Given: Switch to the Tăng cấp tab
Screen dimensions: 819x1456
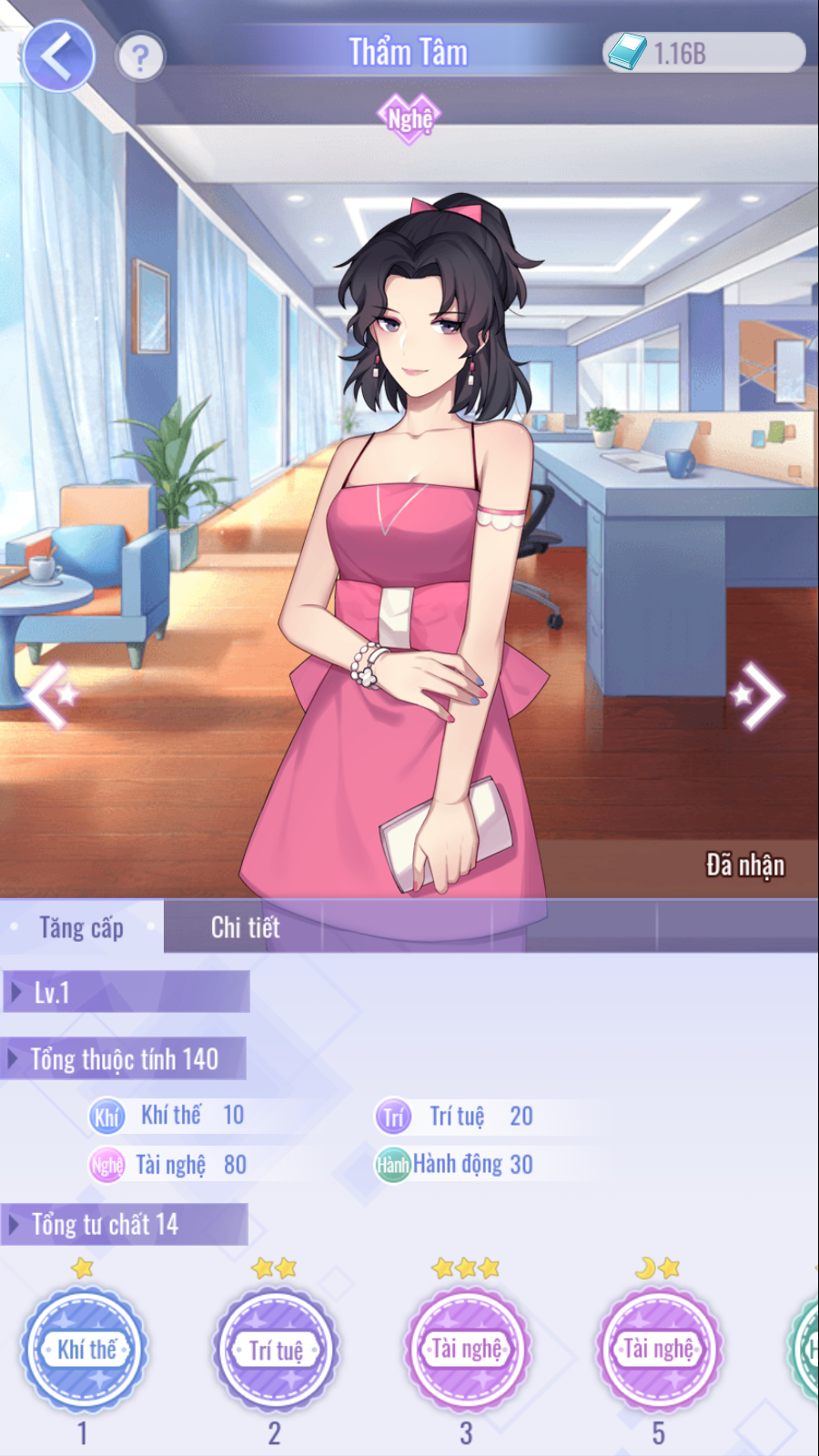Looking at the screenshot, I should (82, 927).
